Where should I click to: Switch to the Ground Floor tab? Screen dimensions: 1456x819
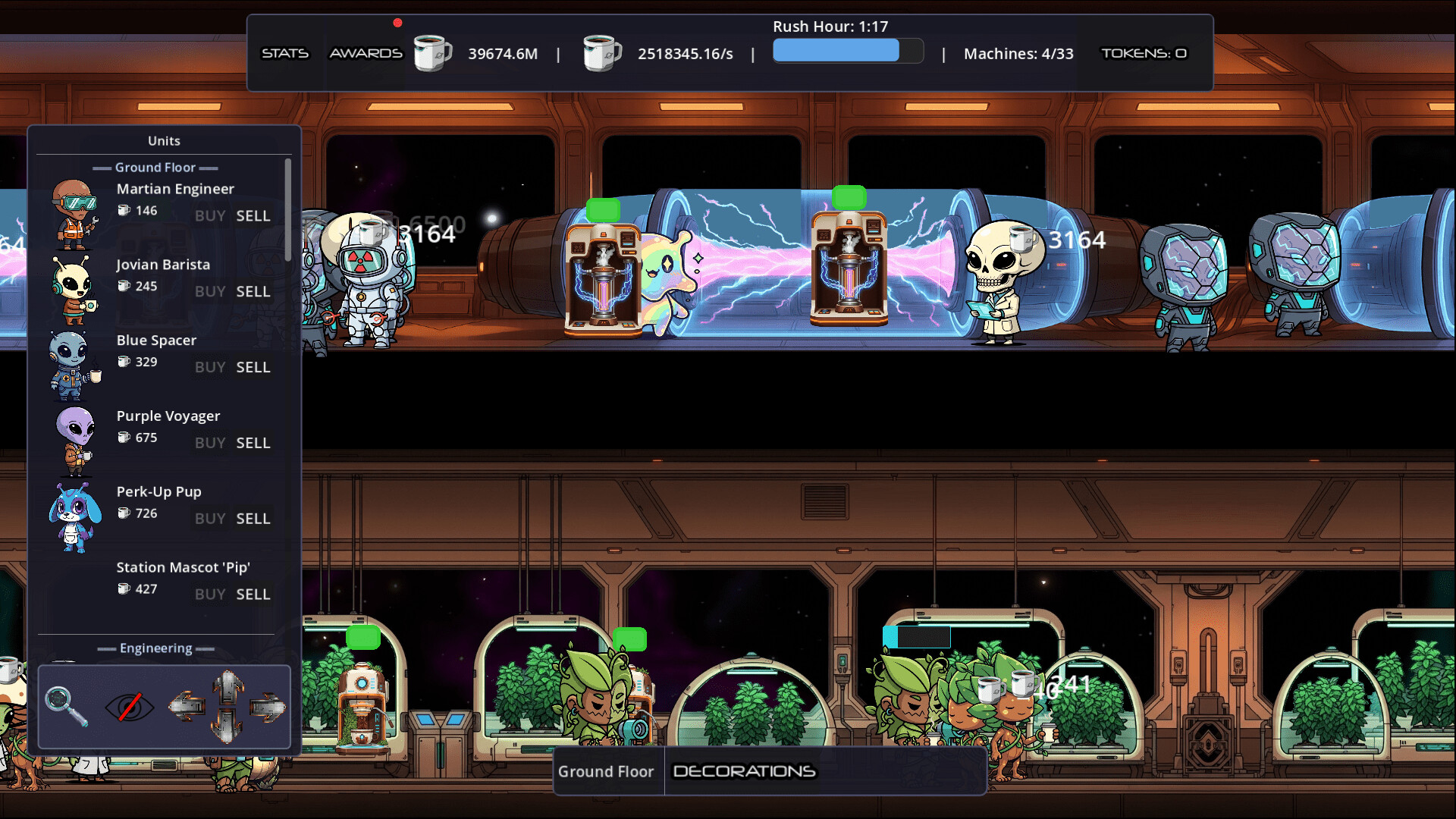(x=606, y=771)
